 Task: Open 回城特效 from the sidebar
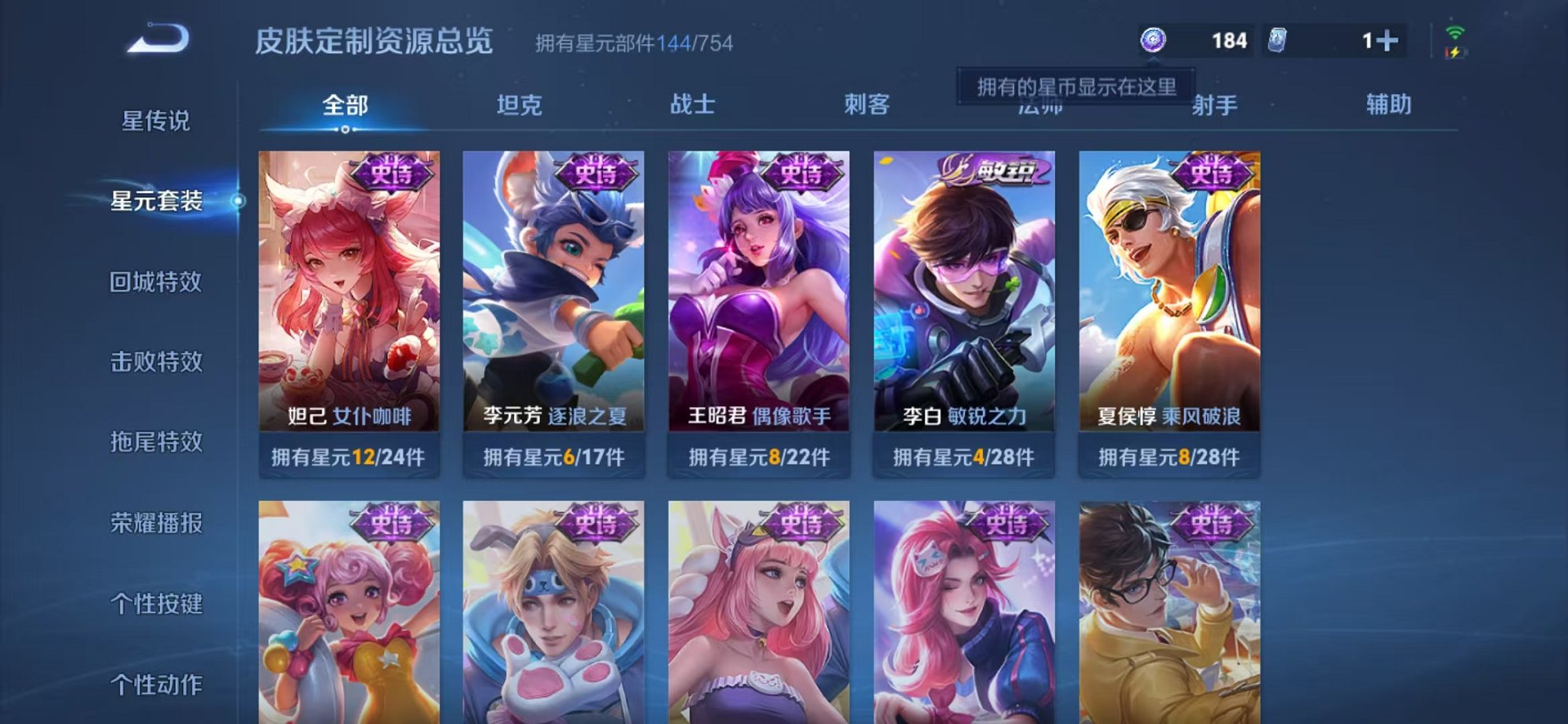[x=155, y=281]
